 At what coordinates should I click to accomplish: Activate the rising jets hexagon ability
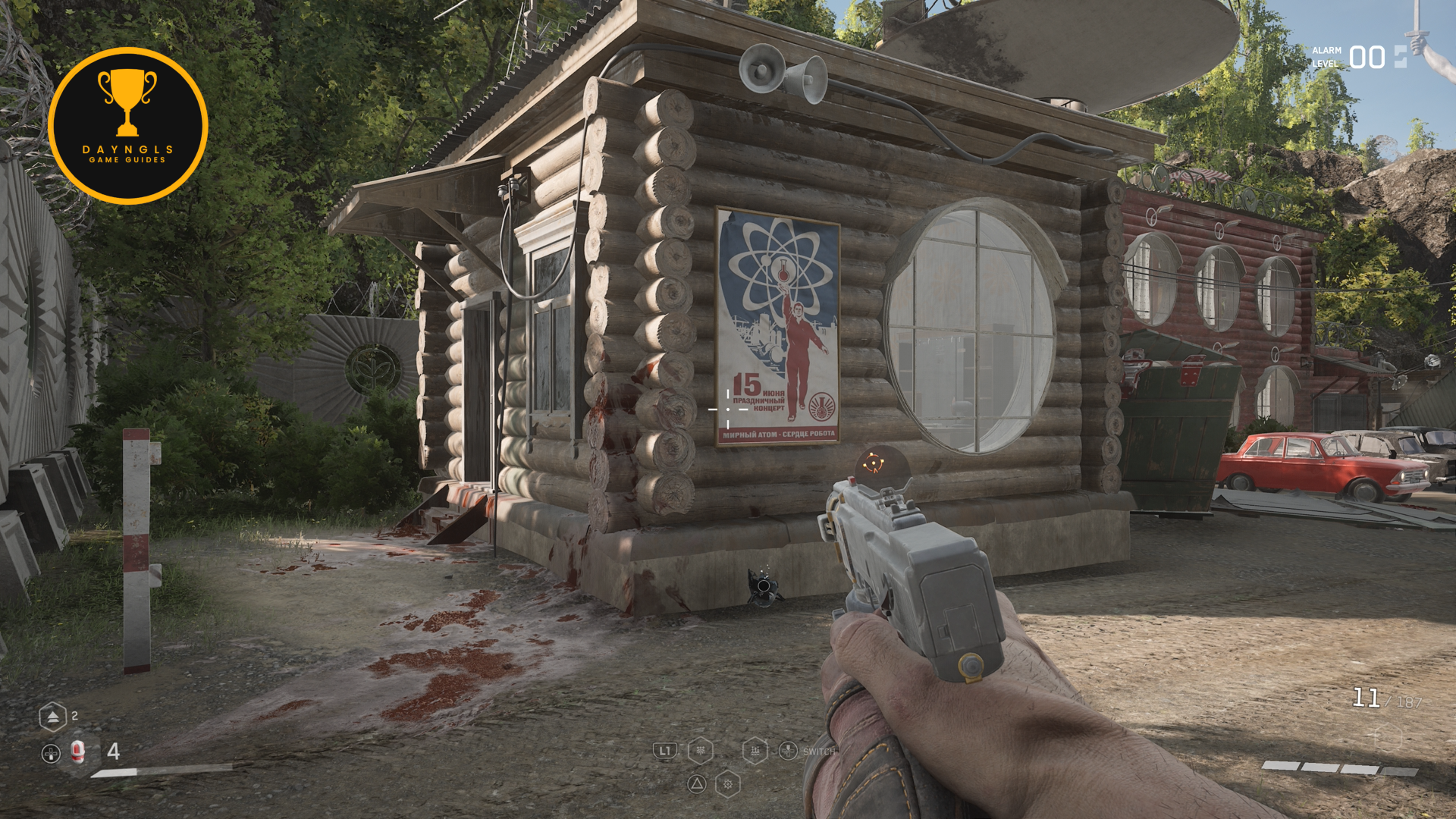point(755,751)
